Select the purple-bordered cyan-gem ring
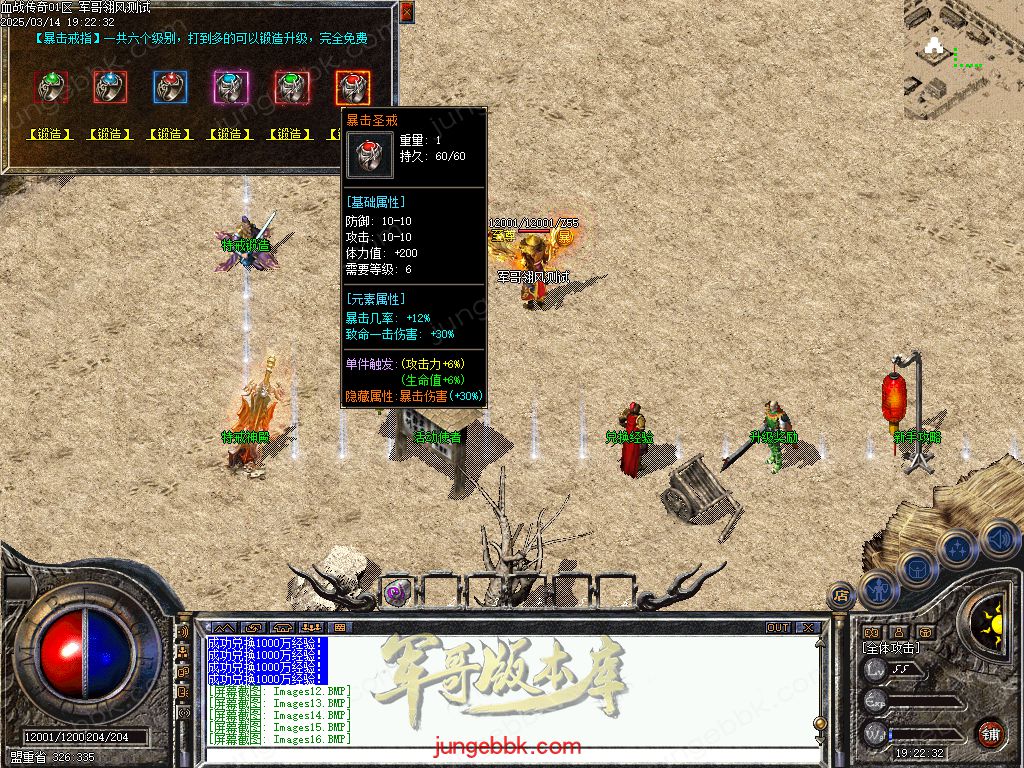Image resolution: width=1024 pixels, height=768 pixels. click(230, 87)
